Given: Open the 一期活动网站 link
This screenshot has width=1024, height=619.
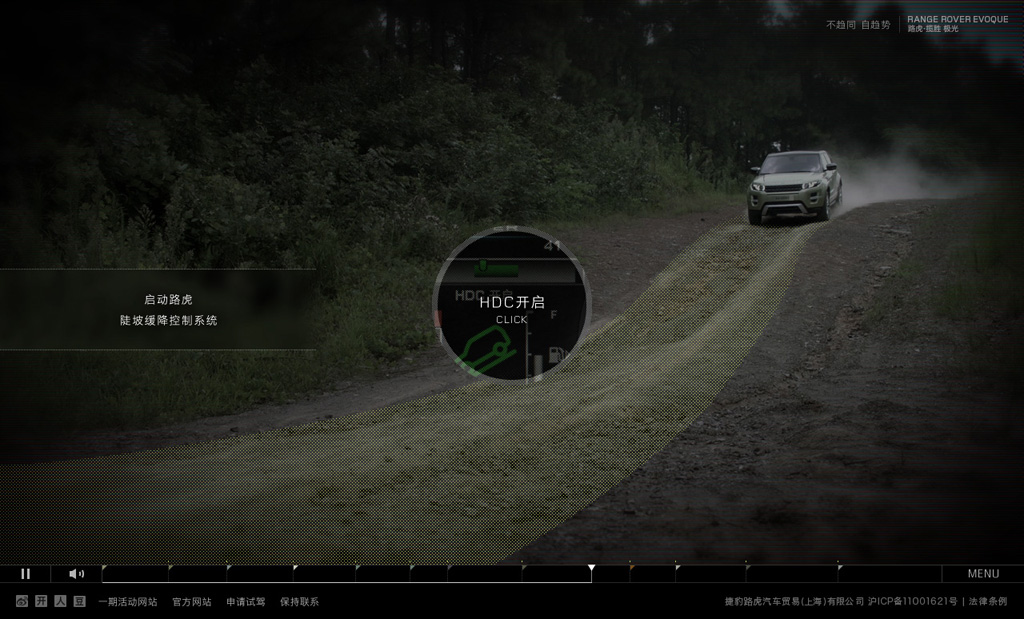Looking at the screenshot, I should tap(127, 602).
